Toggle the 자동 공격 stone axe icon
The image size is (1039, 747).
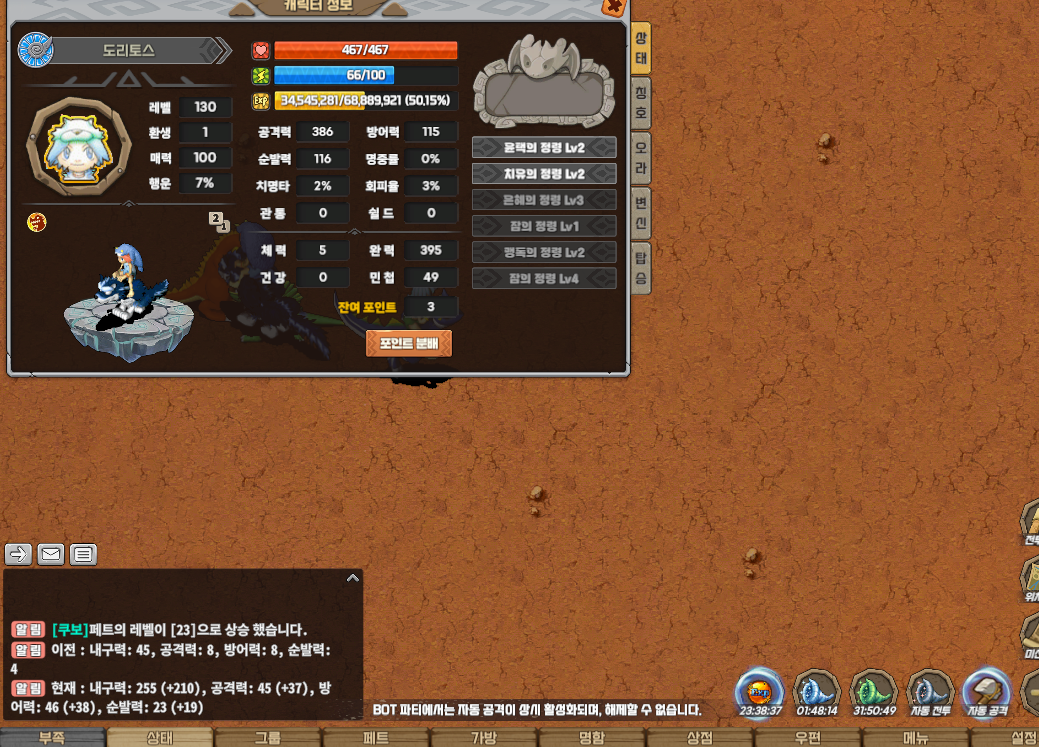(986, 692)
